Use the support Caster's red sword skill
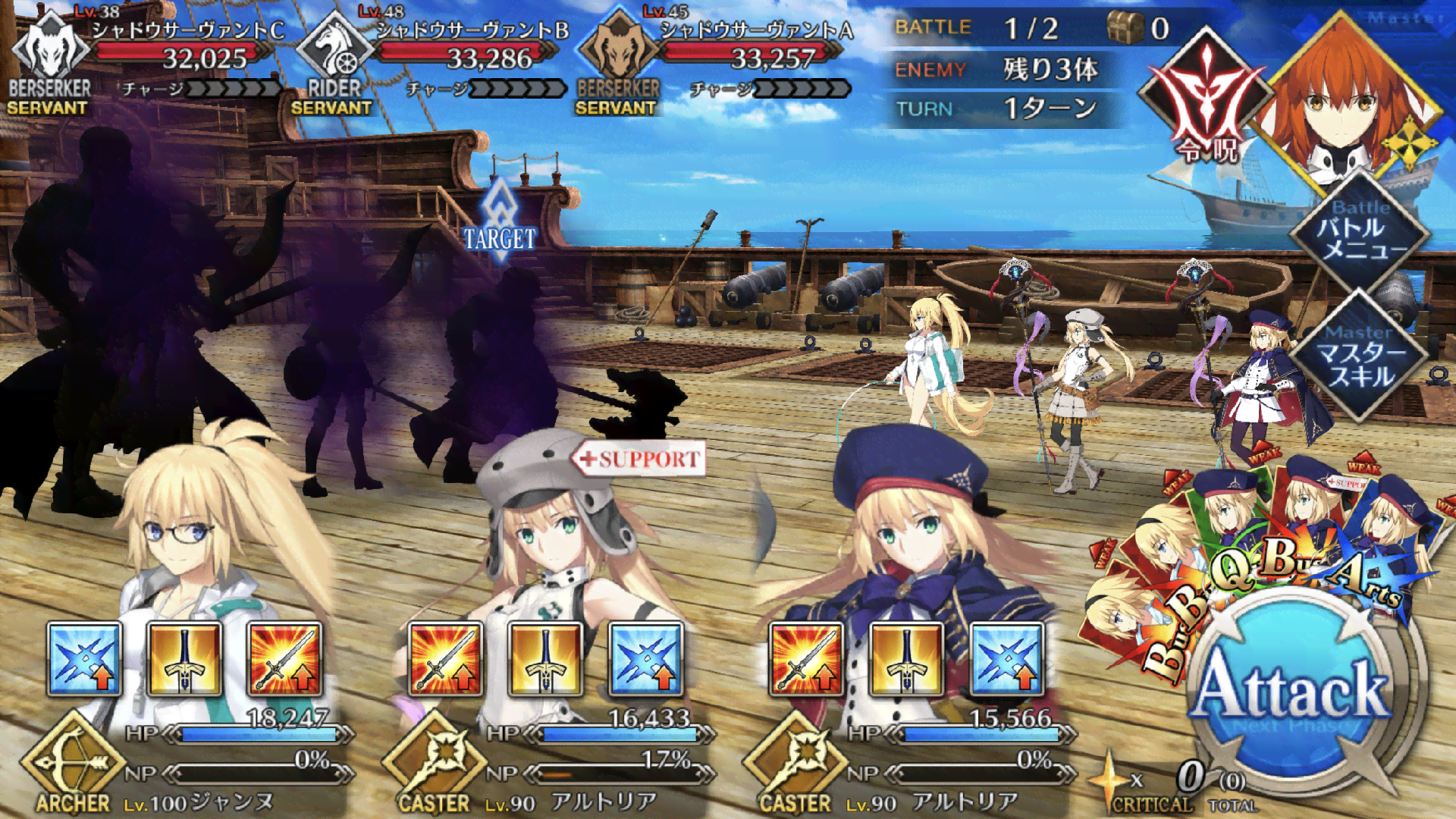 pyautogui.click(x=445, y=659)
